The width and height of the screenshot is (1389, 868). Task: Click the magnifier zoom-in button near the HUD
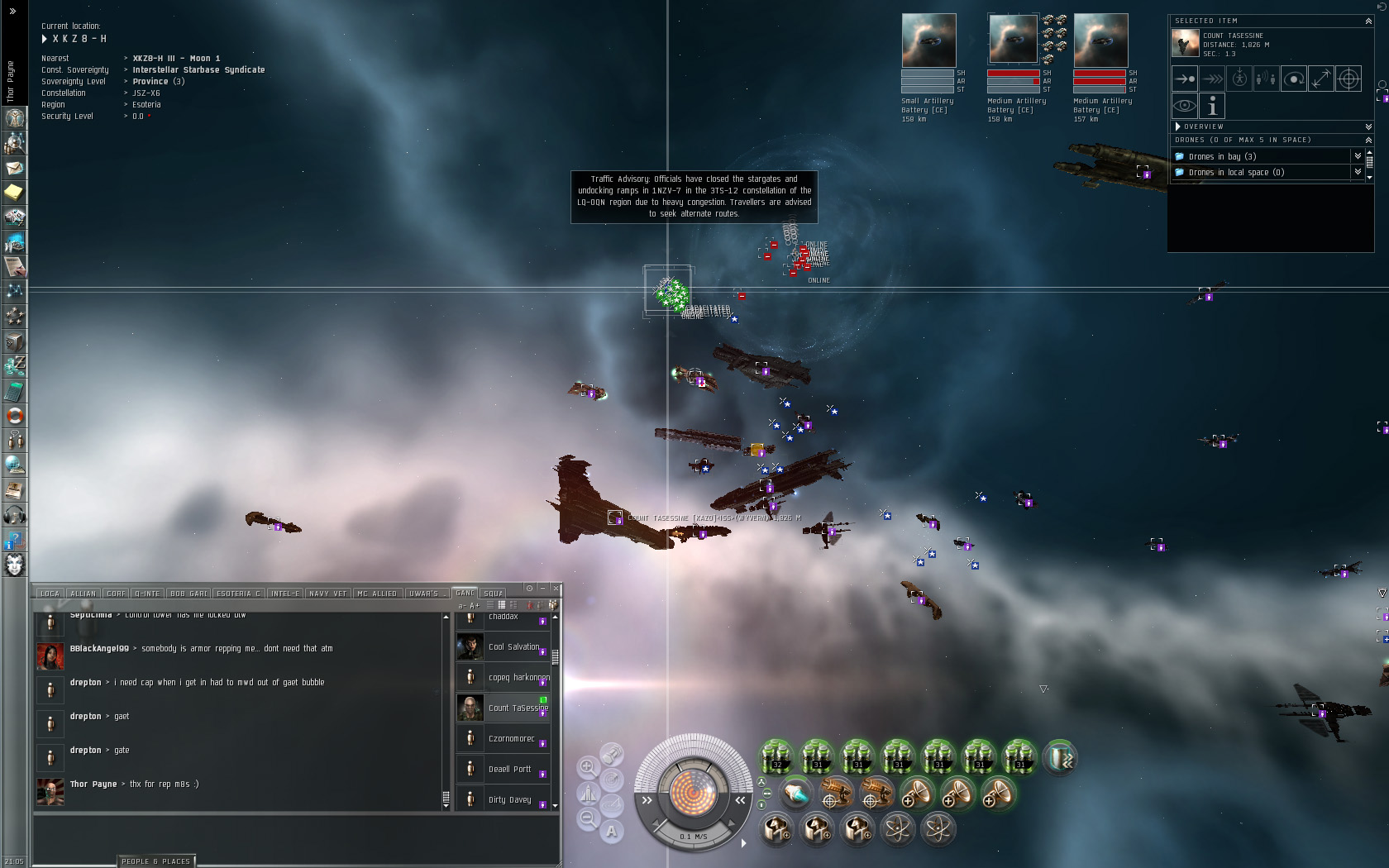click(x=588, y=766)
